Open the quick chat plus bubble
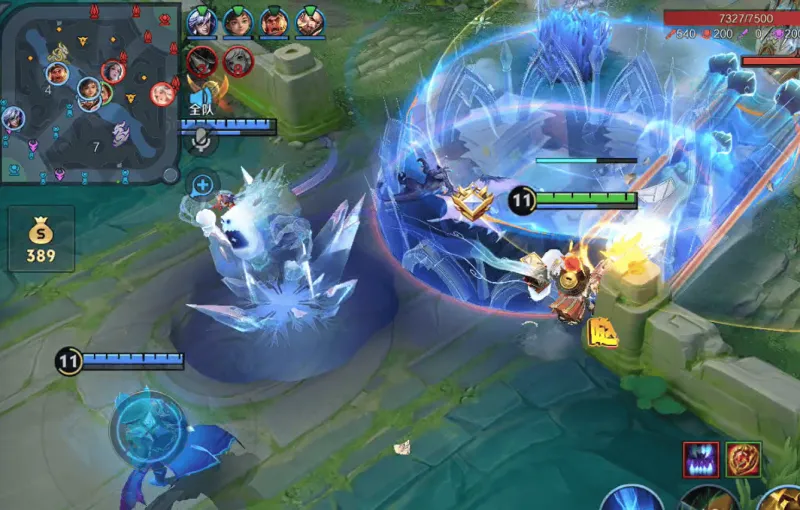800x510 pixels. (202, 184)
